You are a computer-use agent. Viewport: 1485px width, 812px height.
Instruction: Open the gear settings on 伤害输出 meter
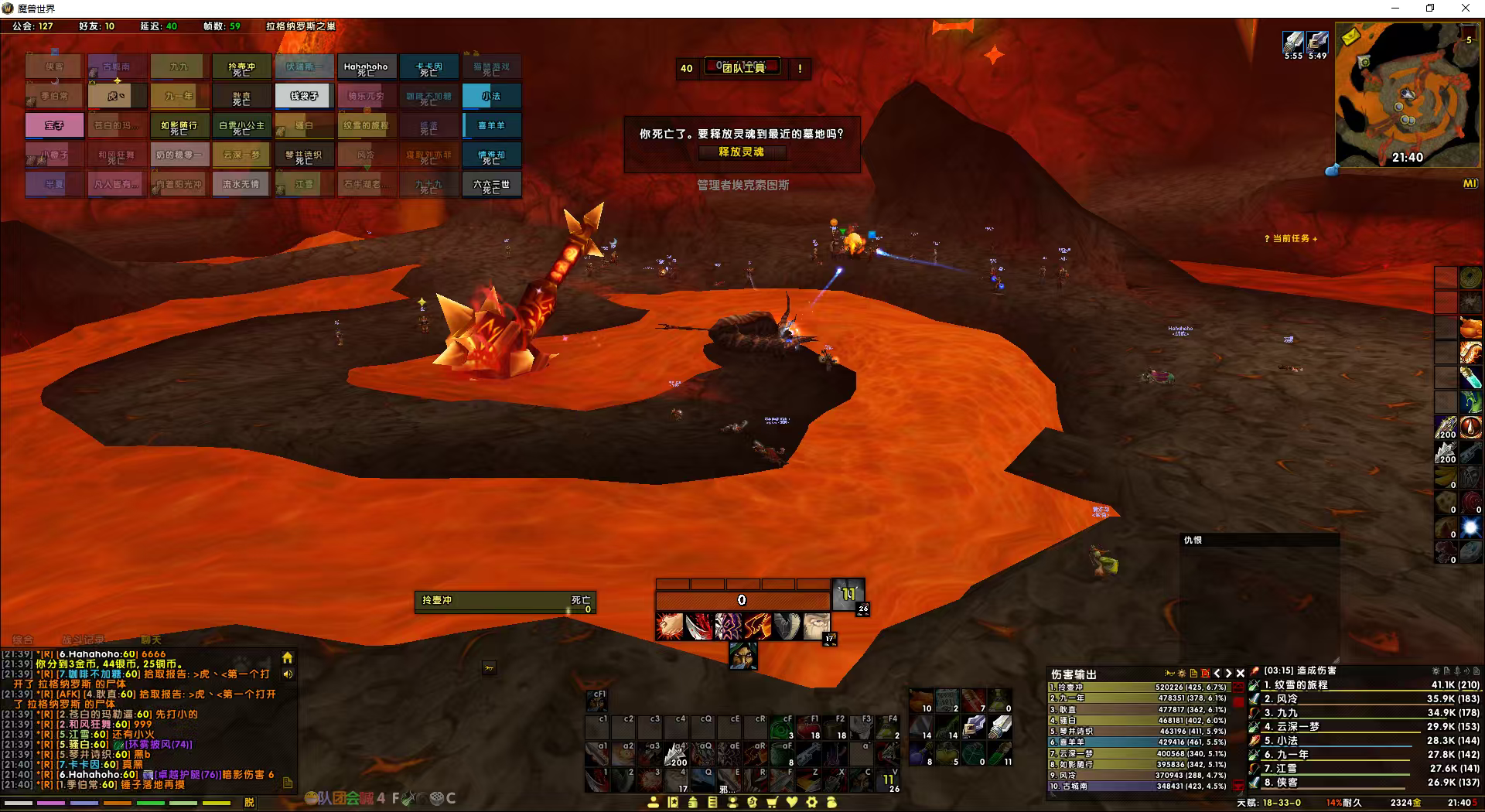coord(1182,674)
